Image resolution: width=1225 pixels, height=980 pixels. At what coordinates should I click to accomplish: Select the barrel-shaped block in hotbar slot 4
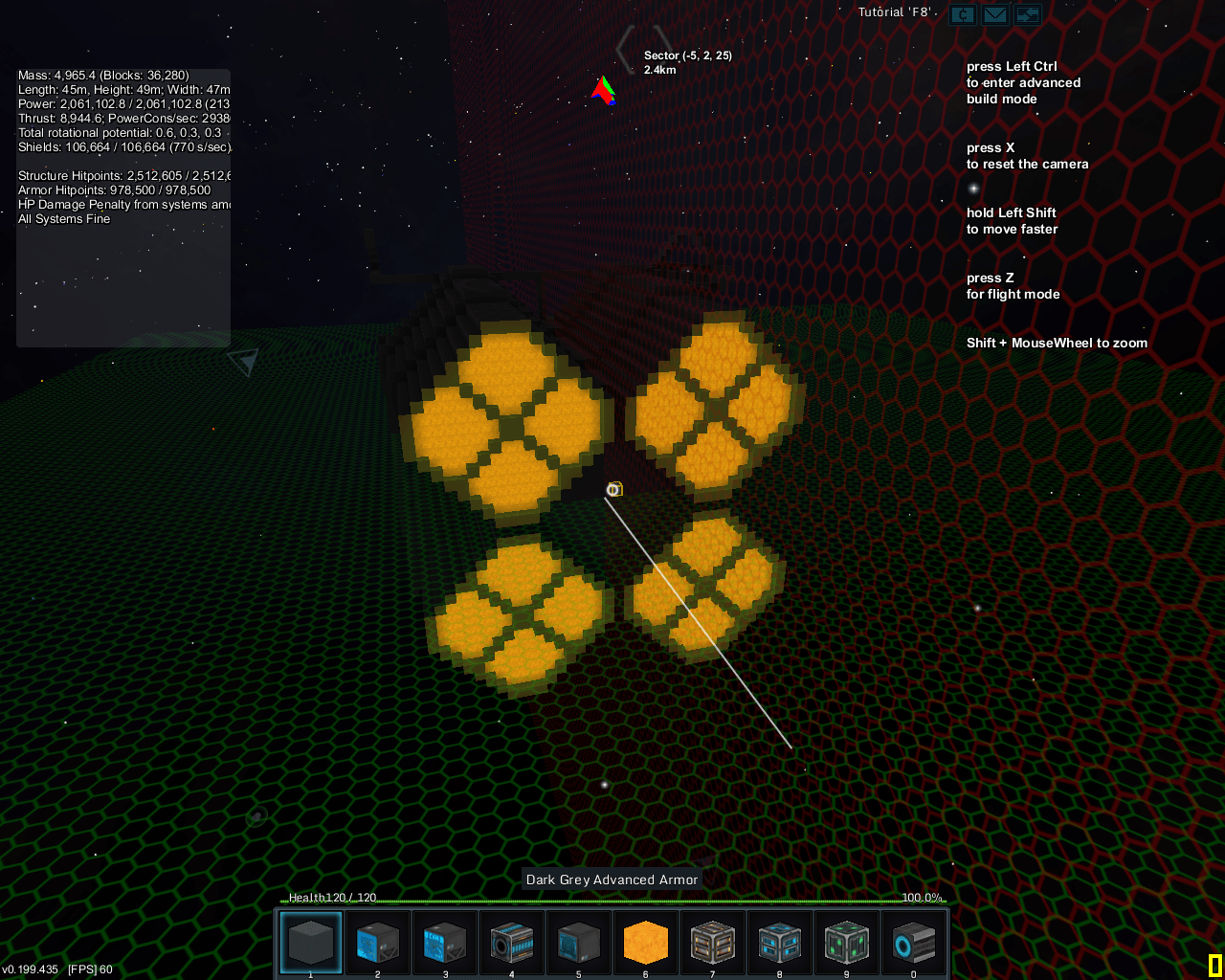click(x=511, y=943)
